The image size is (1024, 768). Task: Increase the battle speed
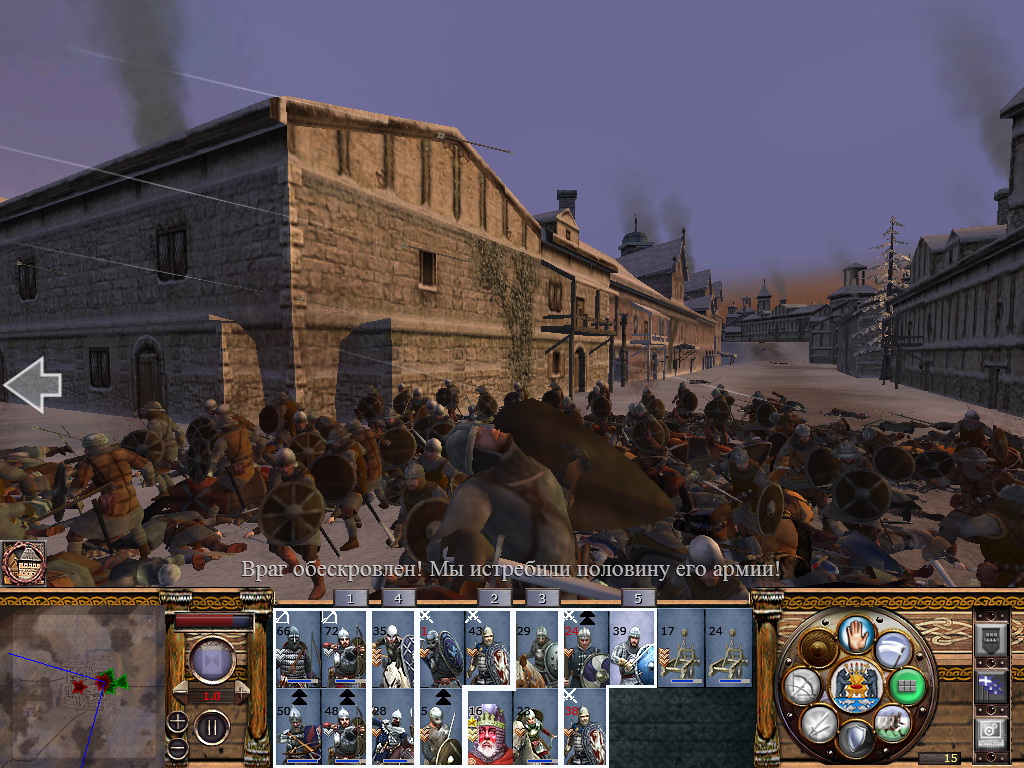pyautogui.click(x=242, y=694)
